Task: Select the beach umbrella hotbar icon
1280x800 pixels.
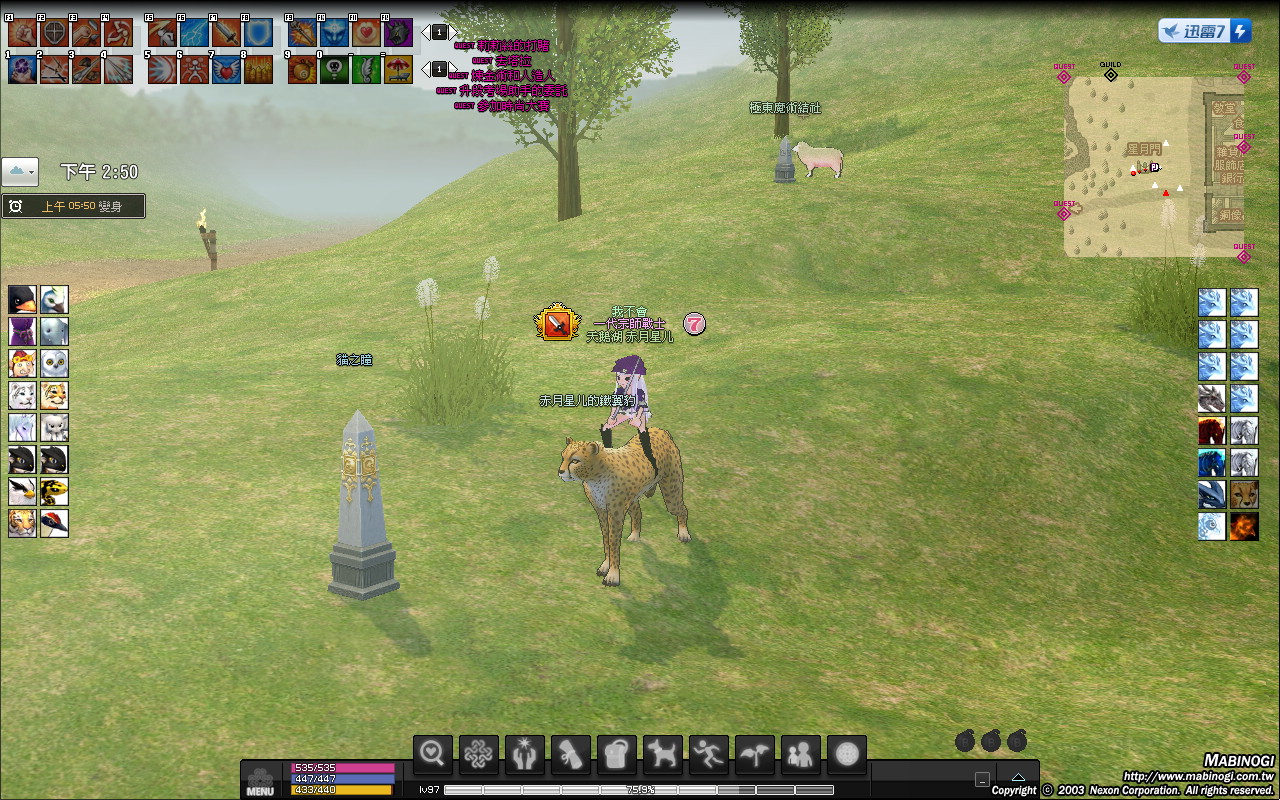Action: (398, 69)
